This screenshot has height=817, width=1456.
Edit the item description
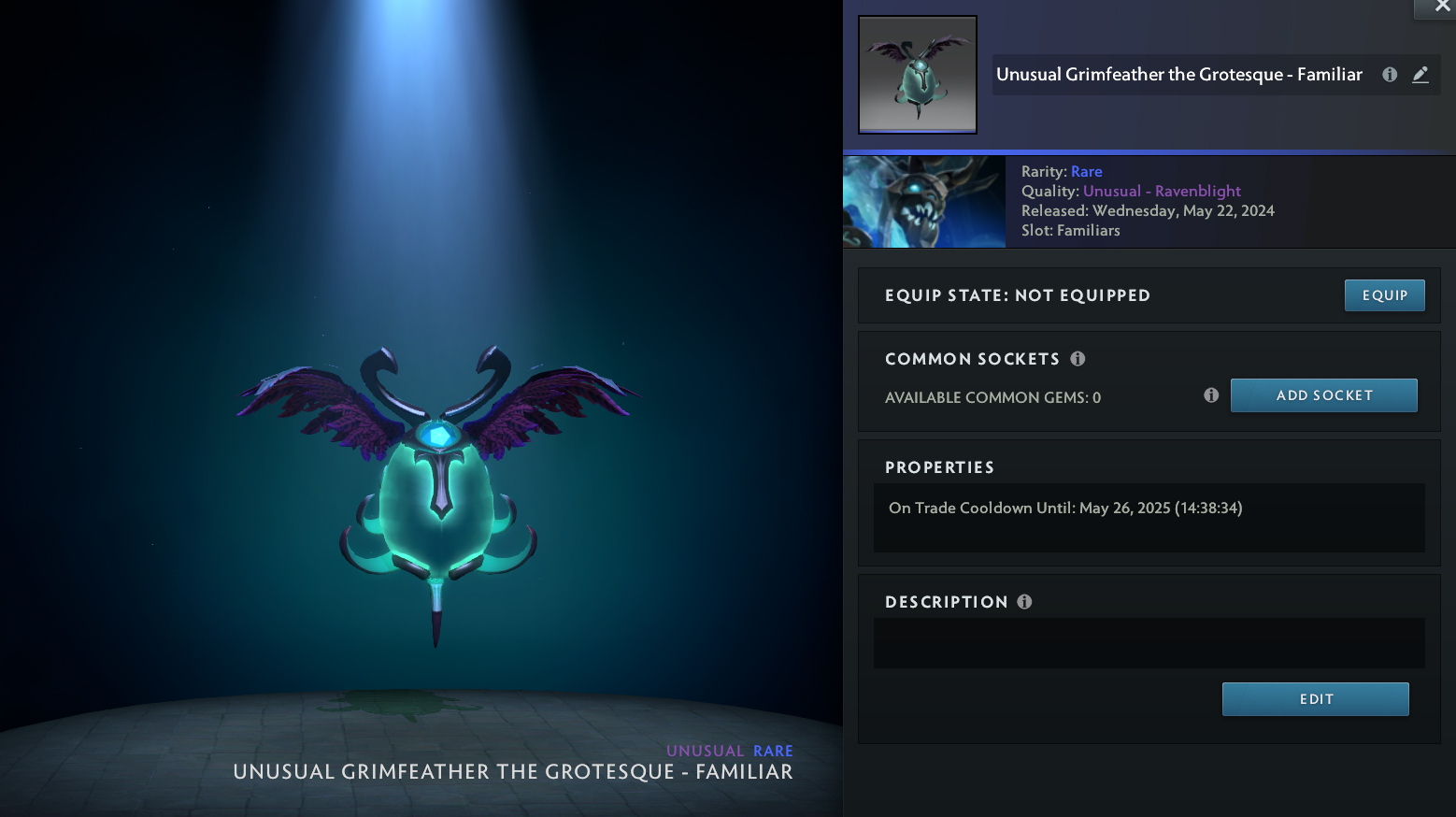coord(1315,699)
